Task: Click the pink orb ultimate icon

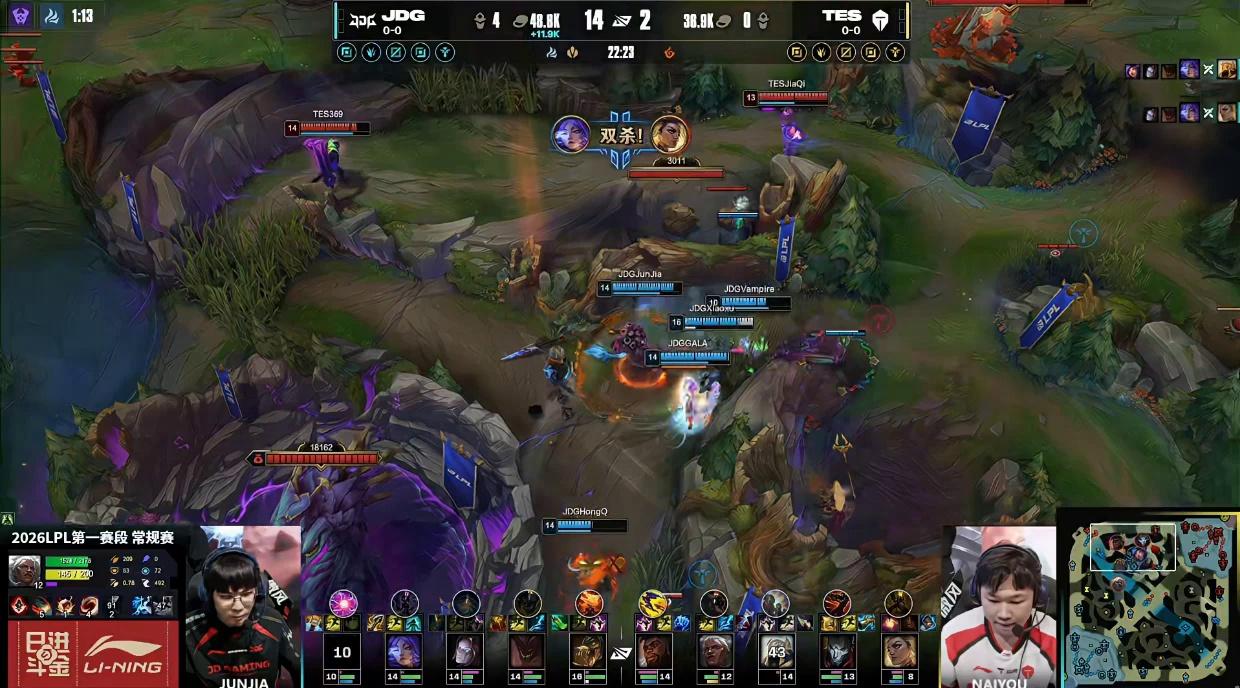Action: [343, 603]
